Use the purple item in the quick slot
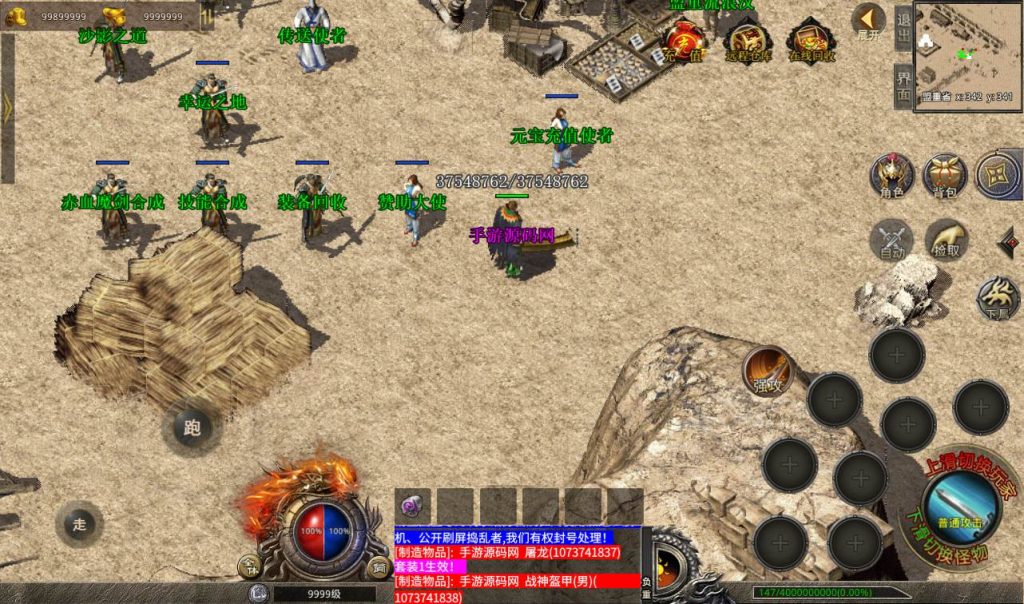This screenshot has width=1024, height=604. (412, 505)
